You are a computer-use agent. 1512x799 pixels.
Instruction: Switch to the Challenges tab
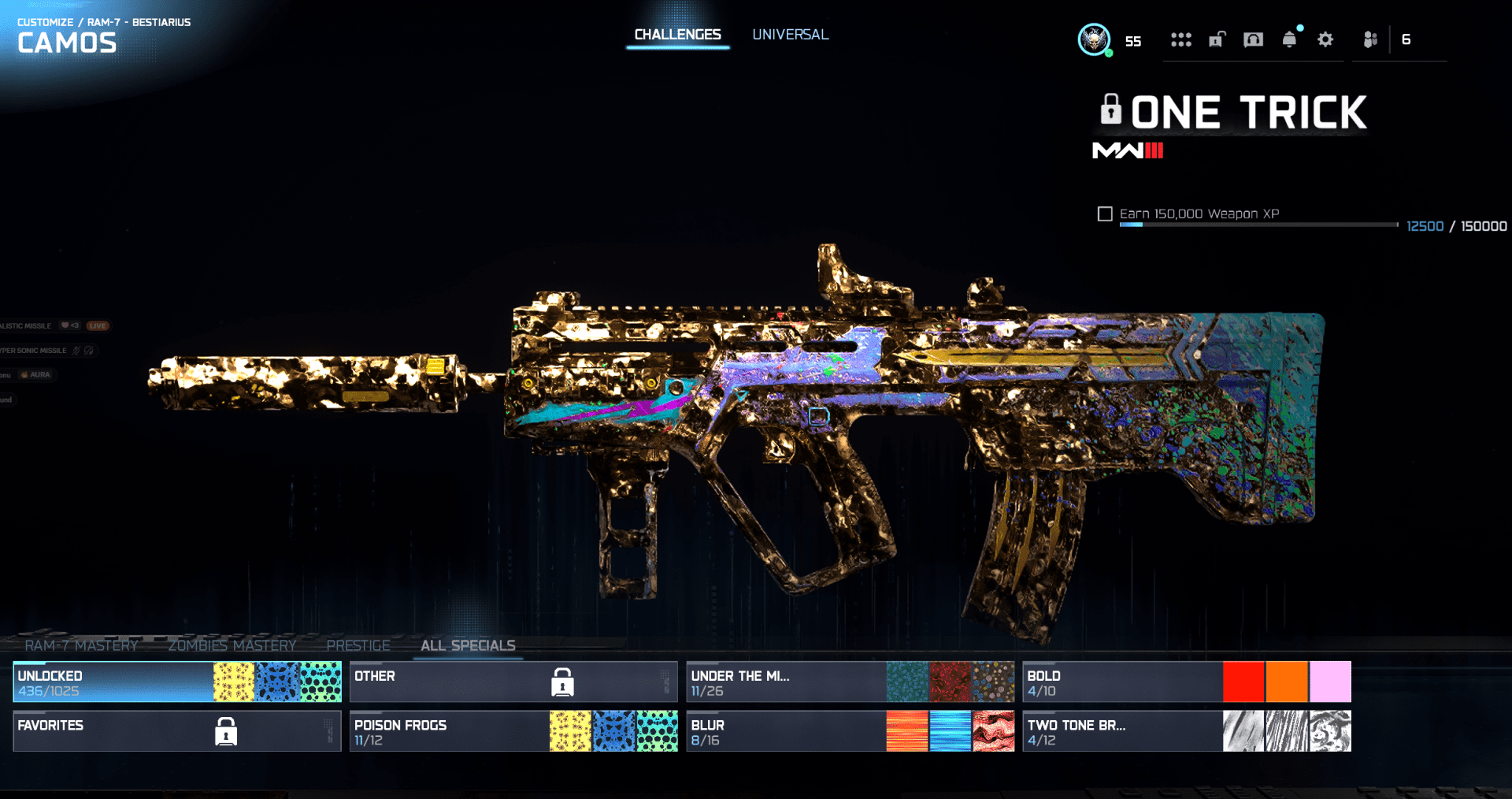coord(677,35)
